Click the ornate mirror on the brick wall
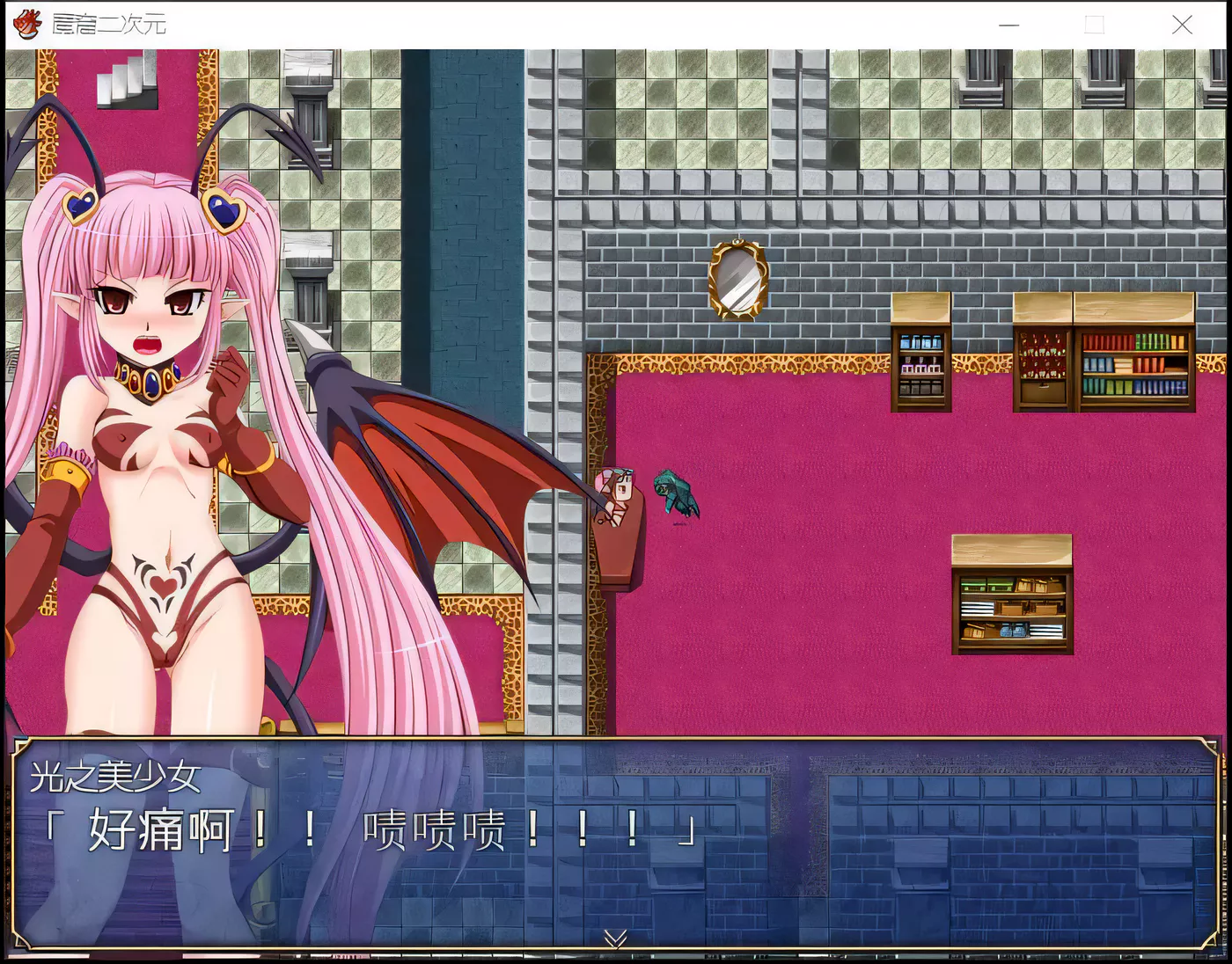 737,278
